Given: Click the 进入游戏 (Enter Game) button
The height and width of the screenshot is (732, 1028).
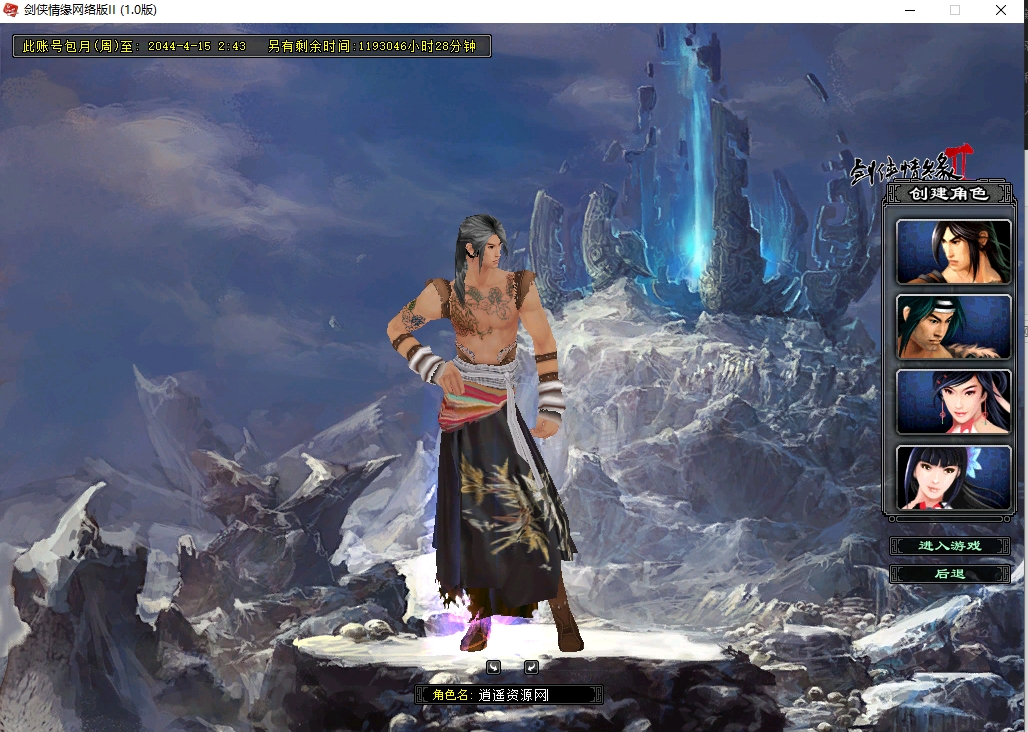Looking at the screenshot, I should pos(949,546).
